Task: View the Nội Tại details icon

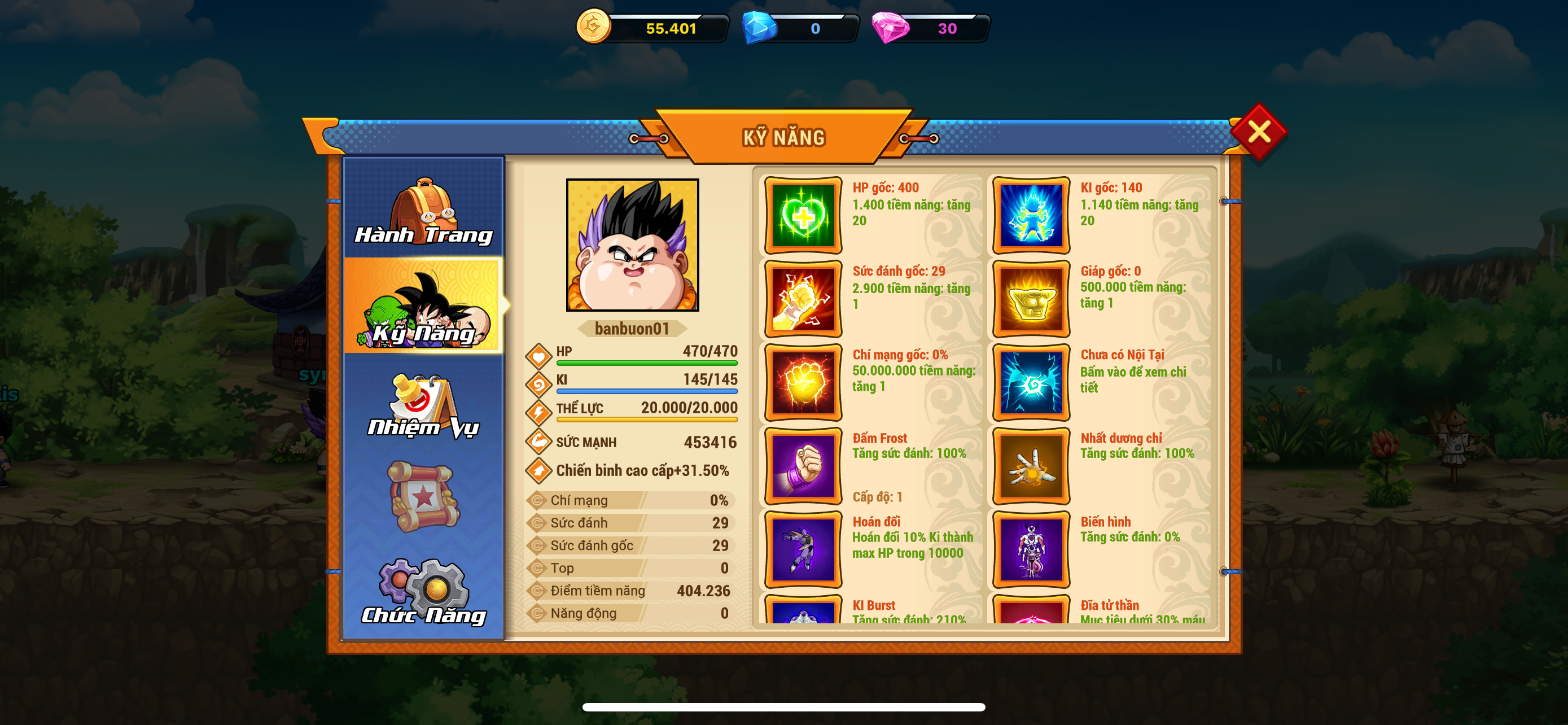Action: point(1031,382)
